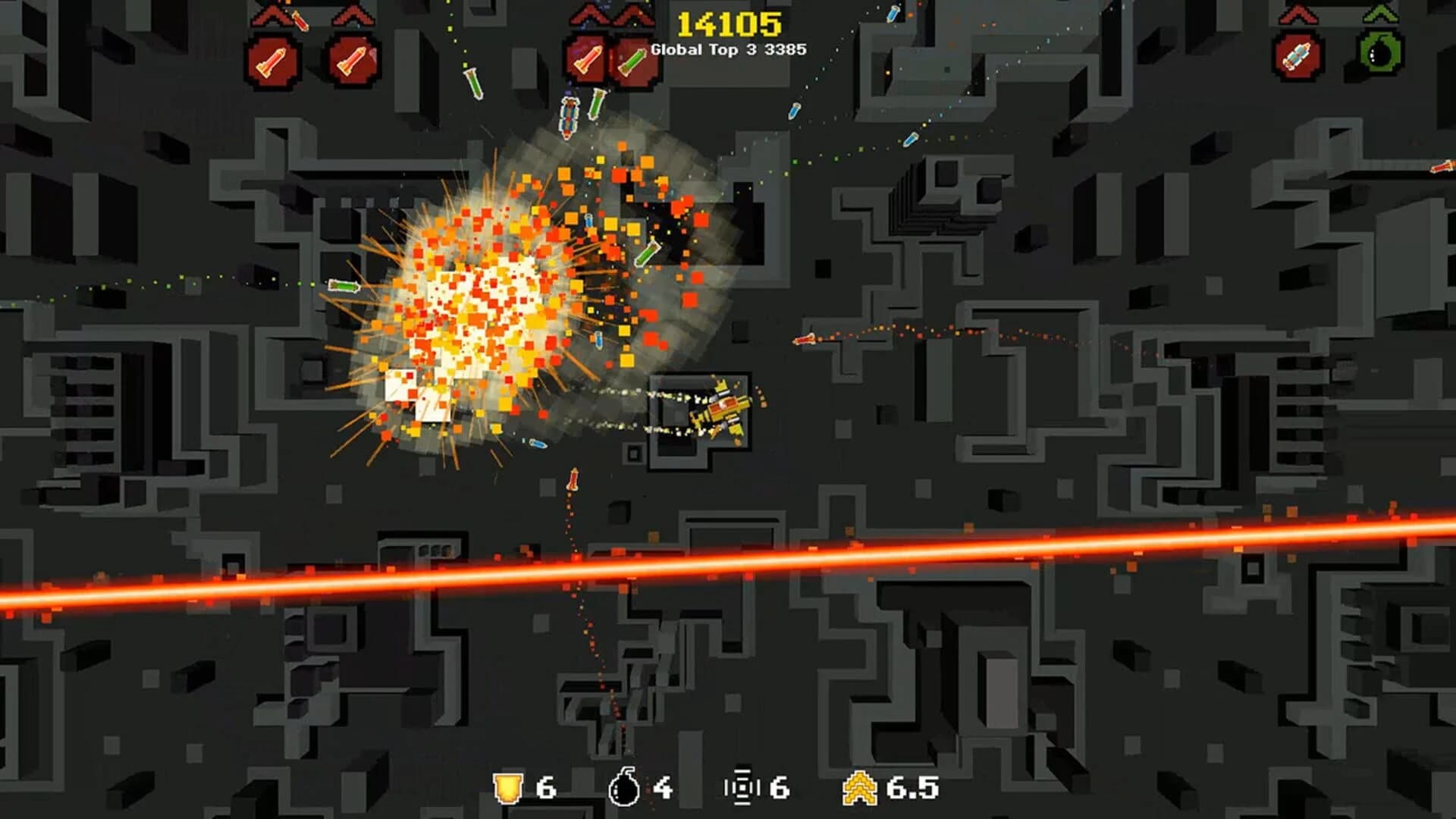This screenshot has height=819, width=1456.
Task: Expand the chevron marker above the second top-left missile
Action: coord(350,15)
